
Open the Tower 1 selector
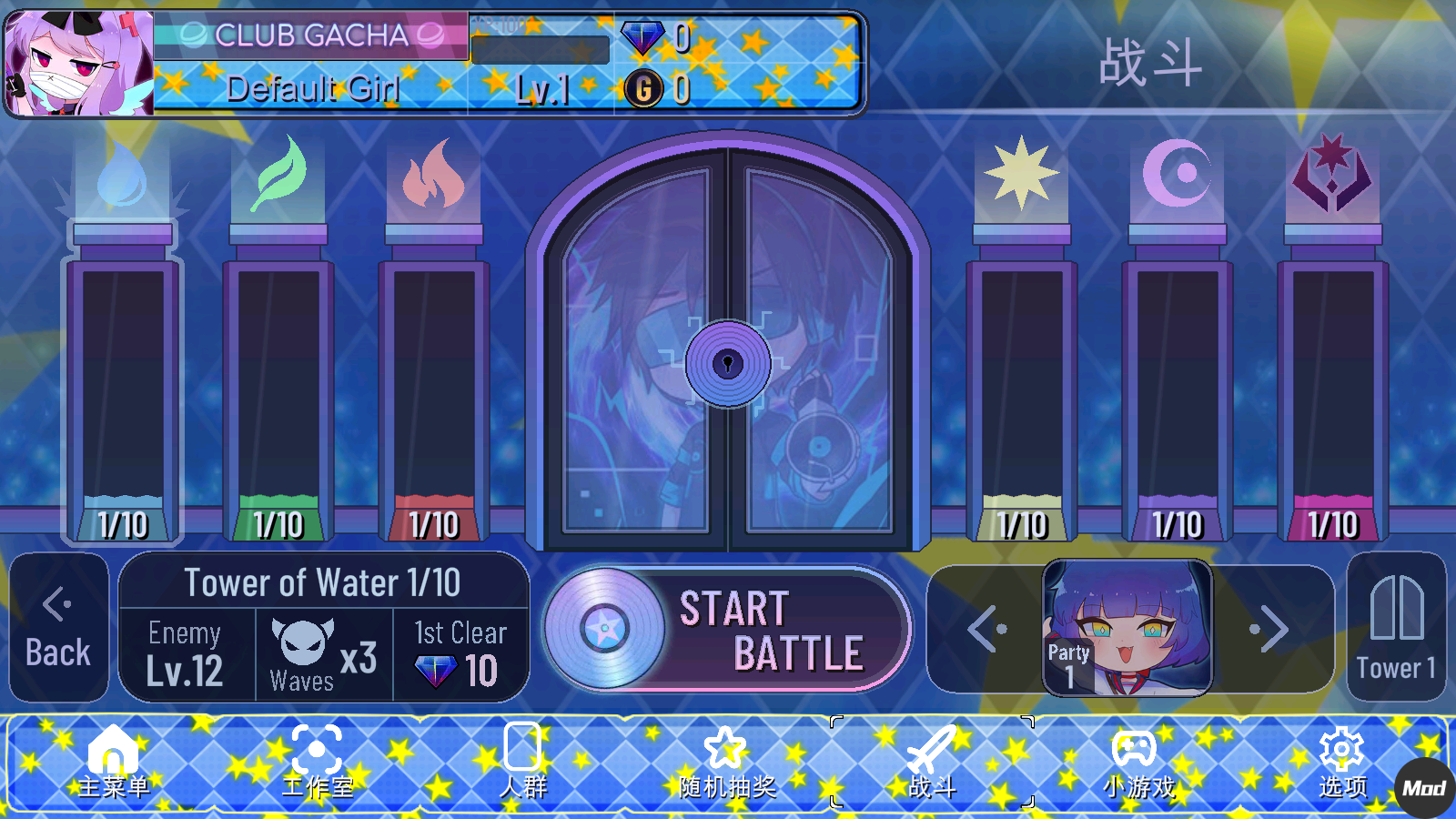click(1396, 628)
